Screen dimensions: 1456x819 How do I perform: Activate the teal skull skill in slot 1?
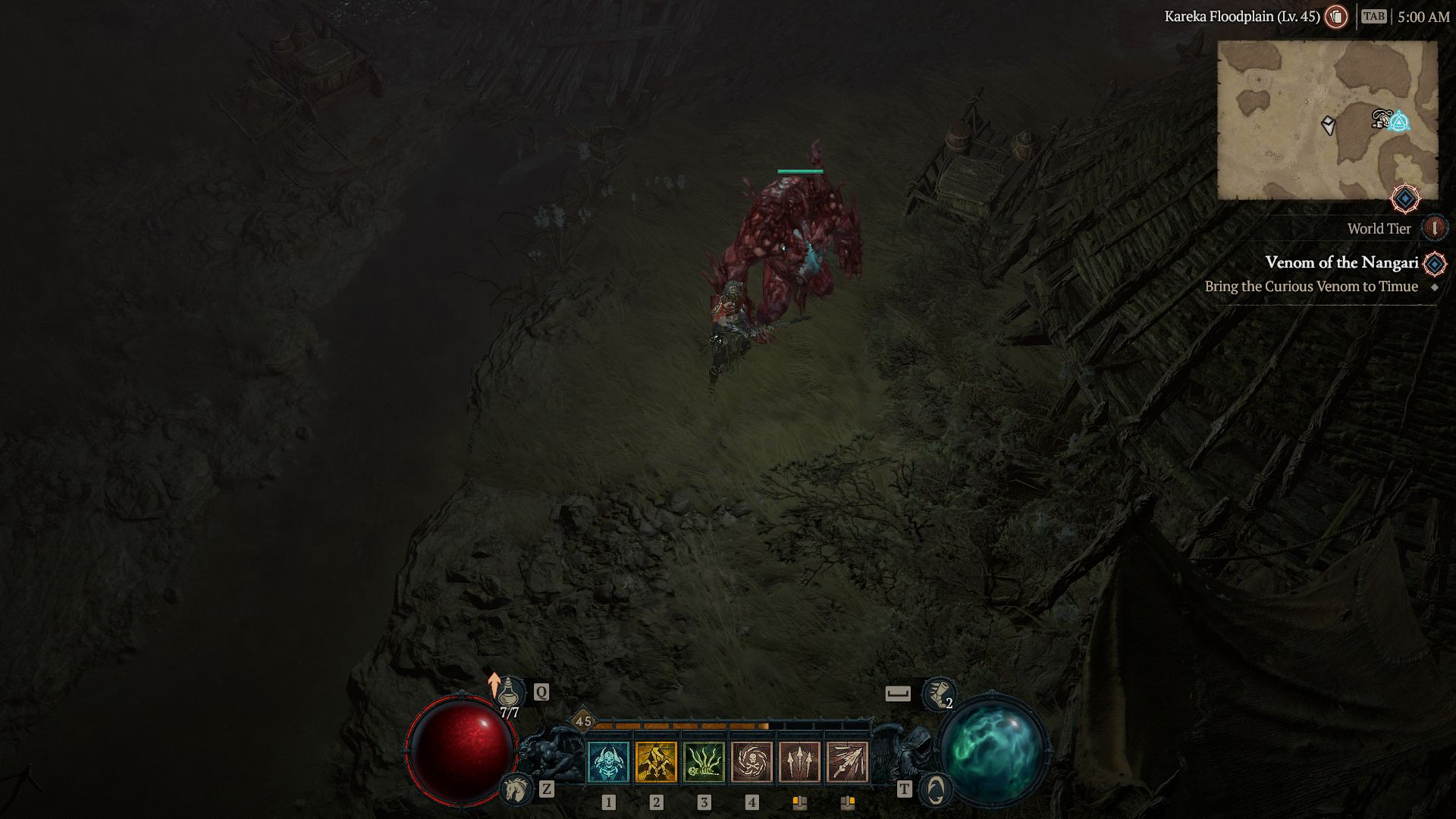coord(608,761)
